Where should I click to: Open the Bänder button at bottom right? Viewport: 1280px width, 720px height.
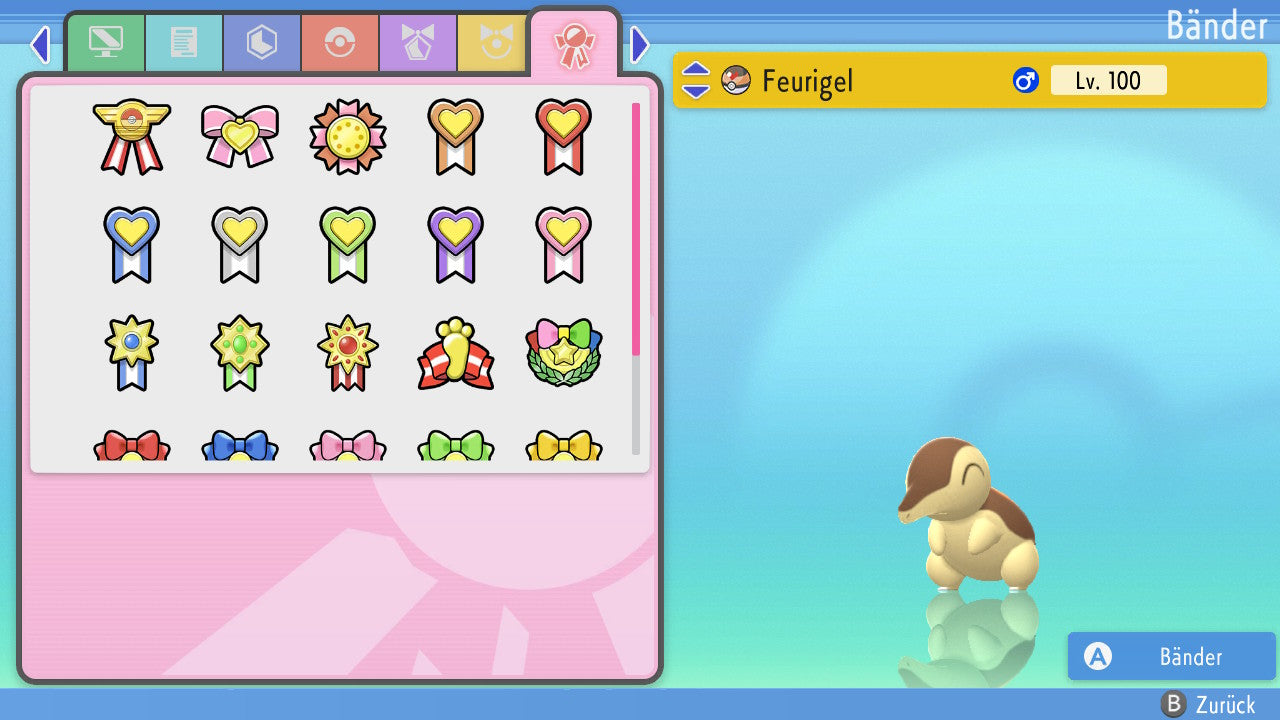[1171, 657]
